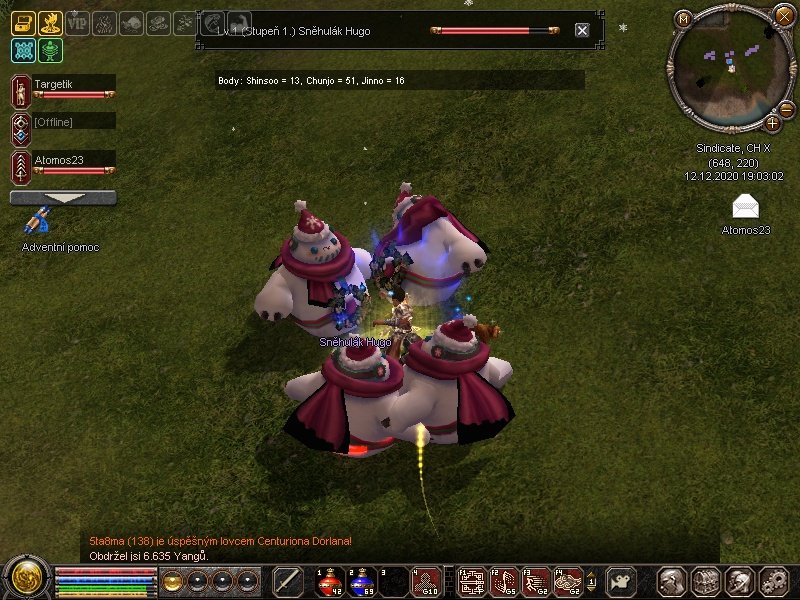The width and height of the screenshot is (800, 600).
Task: Toggle the camera mode button
Action: coord(622,581)
